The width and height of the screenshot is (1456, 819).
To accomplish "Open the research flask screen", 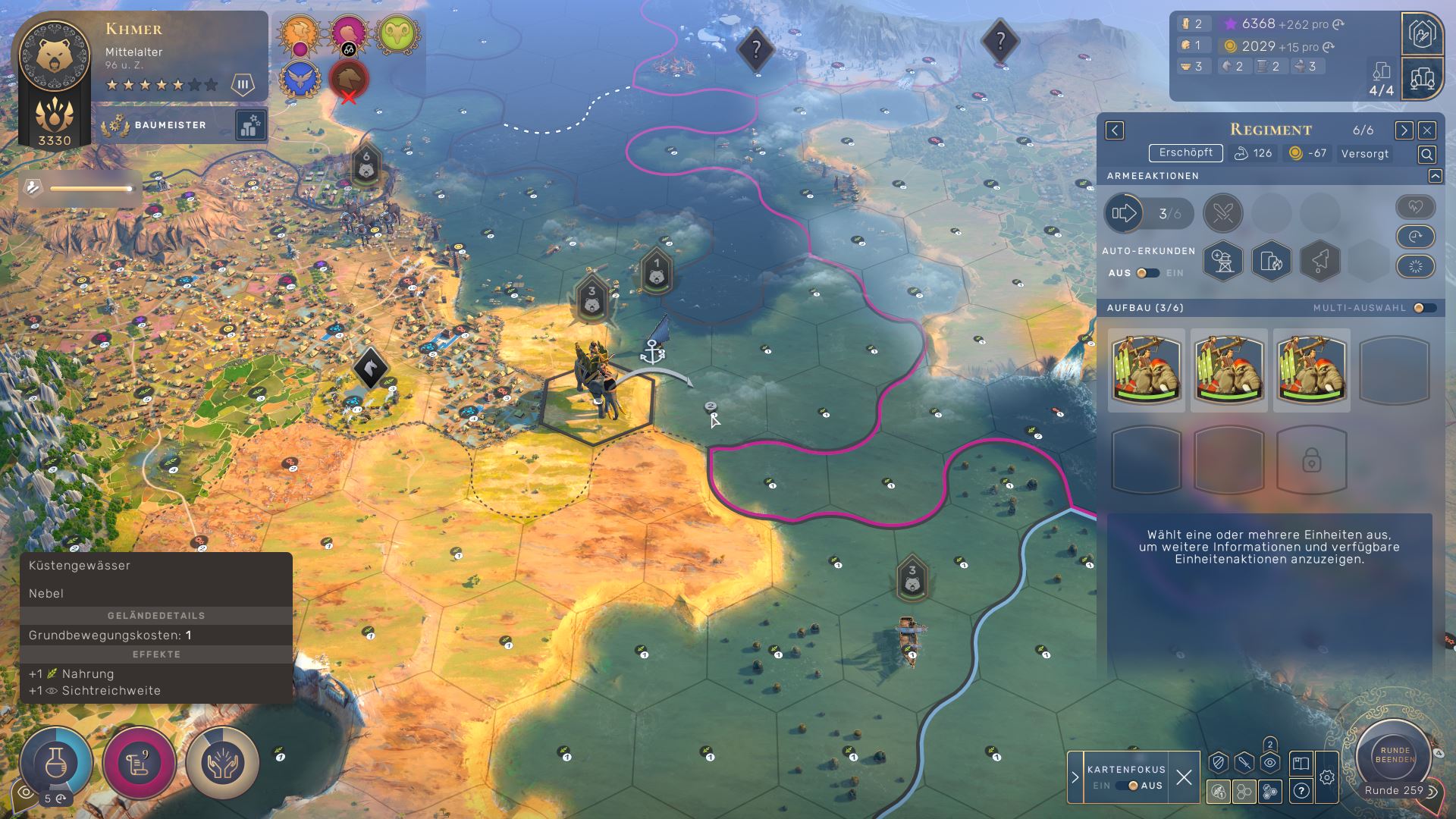I will 56,762.
